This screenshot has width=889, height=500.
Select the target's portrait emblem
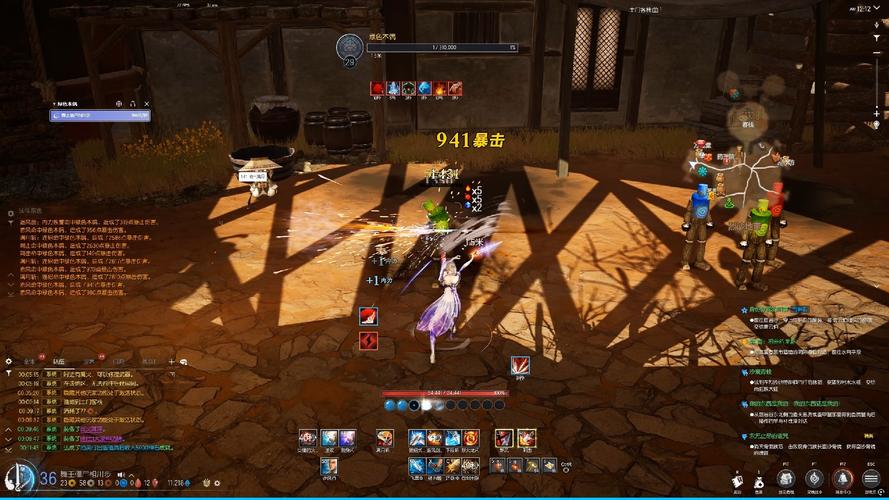(x=350, y=46)
